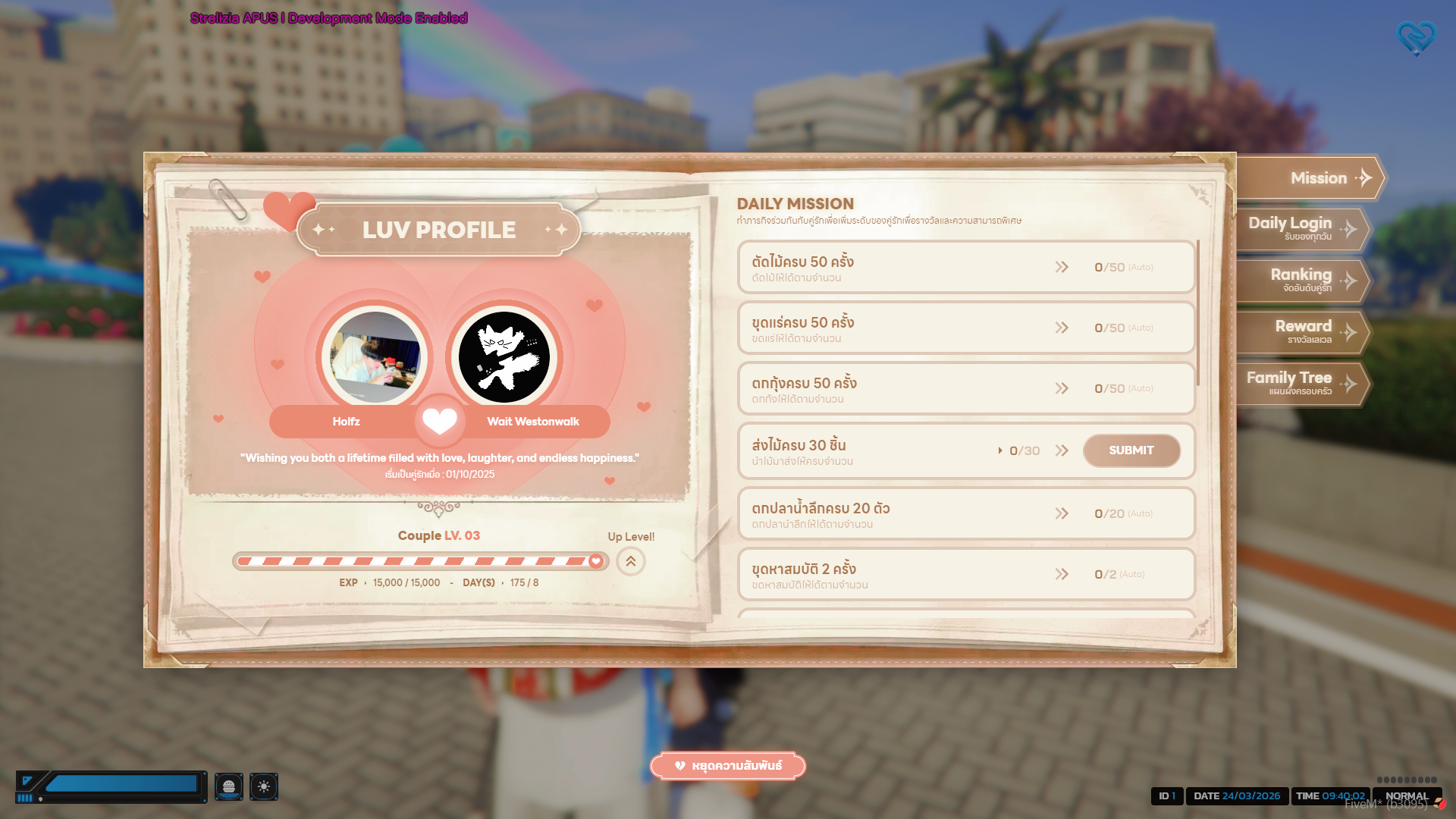Switch to the Mission tab
Viewport: 1456px width, 819px height.
pyautogui.click(x=1310, y=178)
